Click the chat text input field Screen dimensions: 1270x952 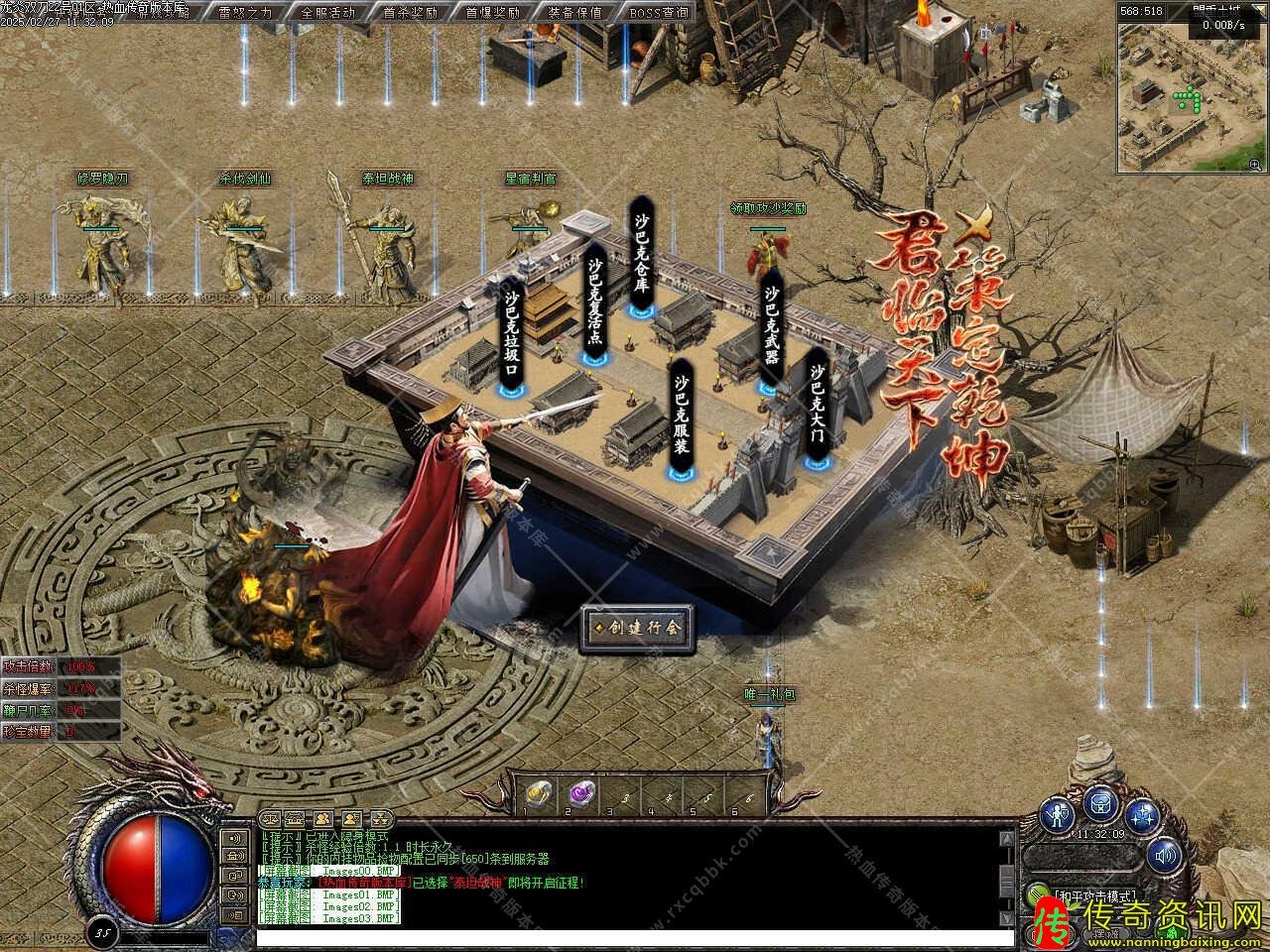(635, 937)
